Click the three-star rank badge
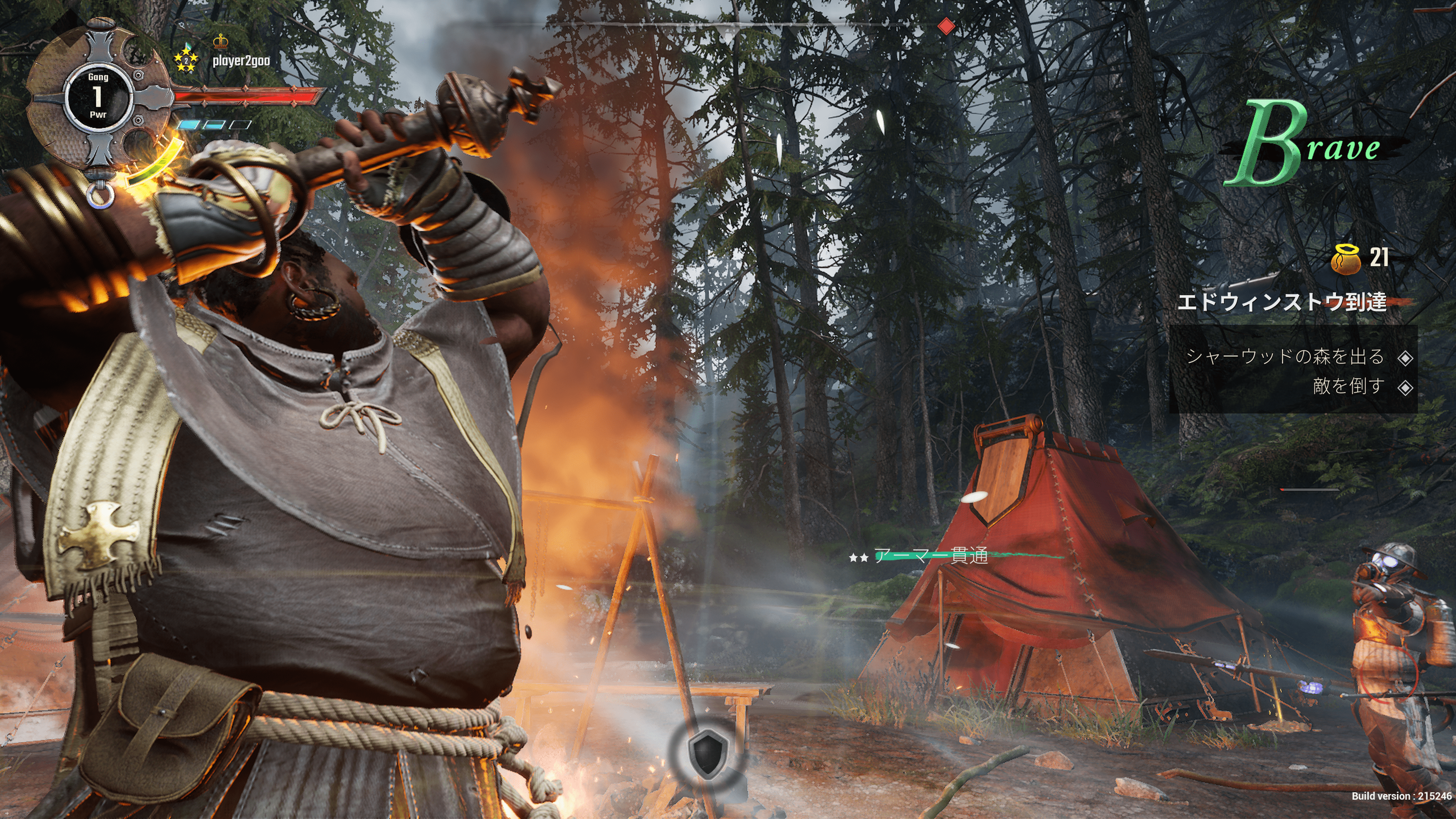The image size is (1456, 819). click(x=185, y=60)
